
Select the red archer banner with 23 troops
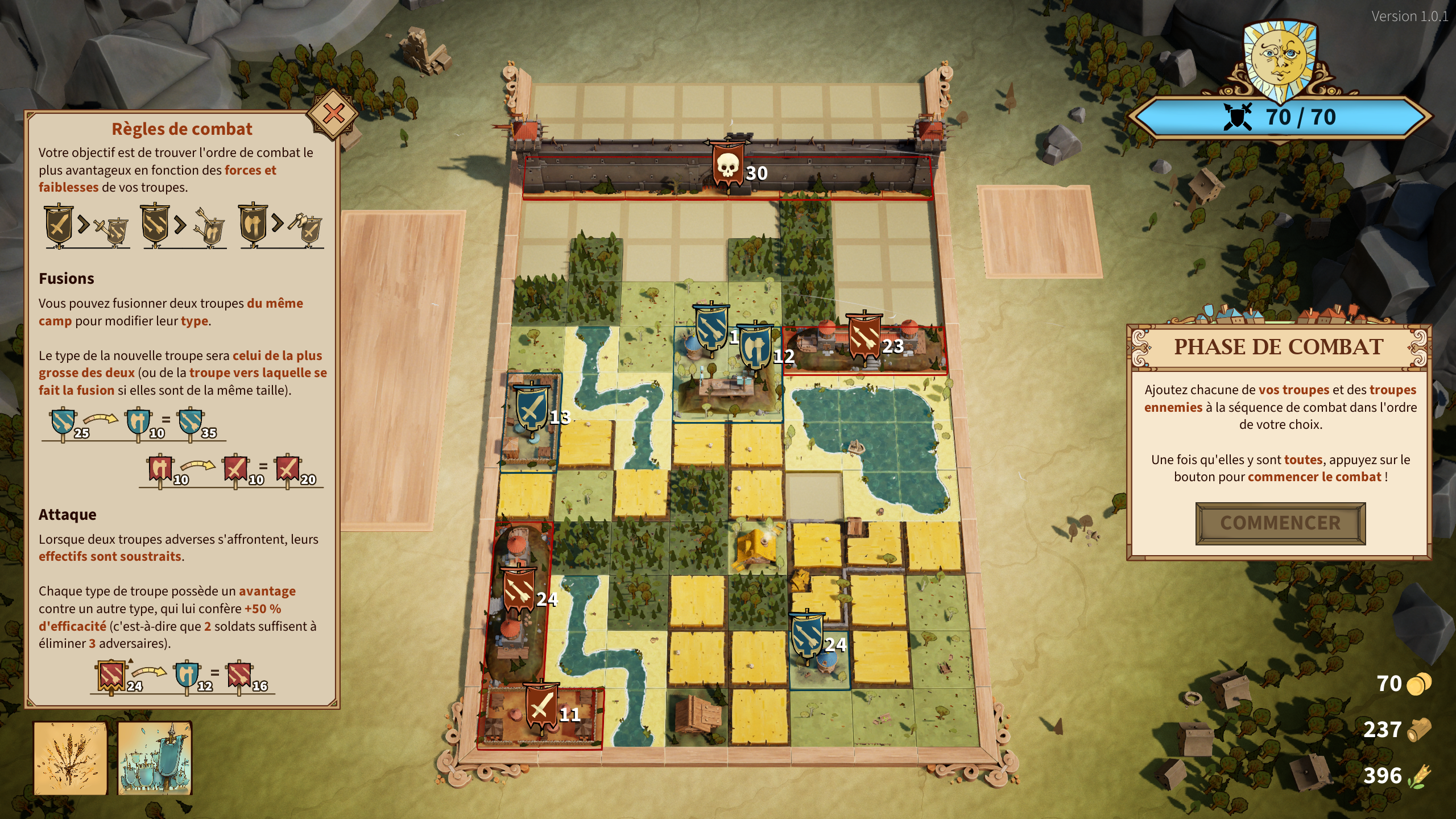(864, 337)
